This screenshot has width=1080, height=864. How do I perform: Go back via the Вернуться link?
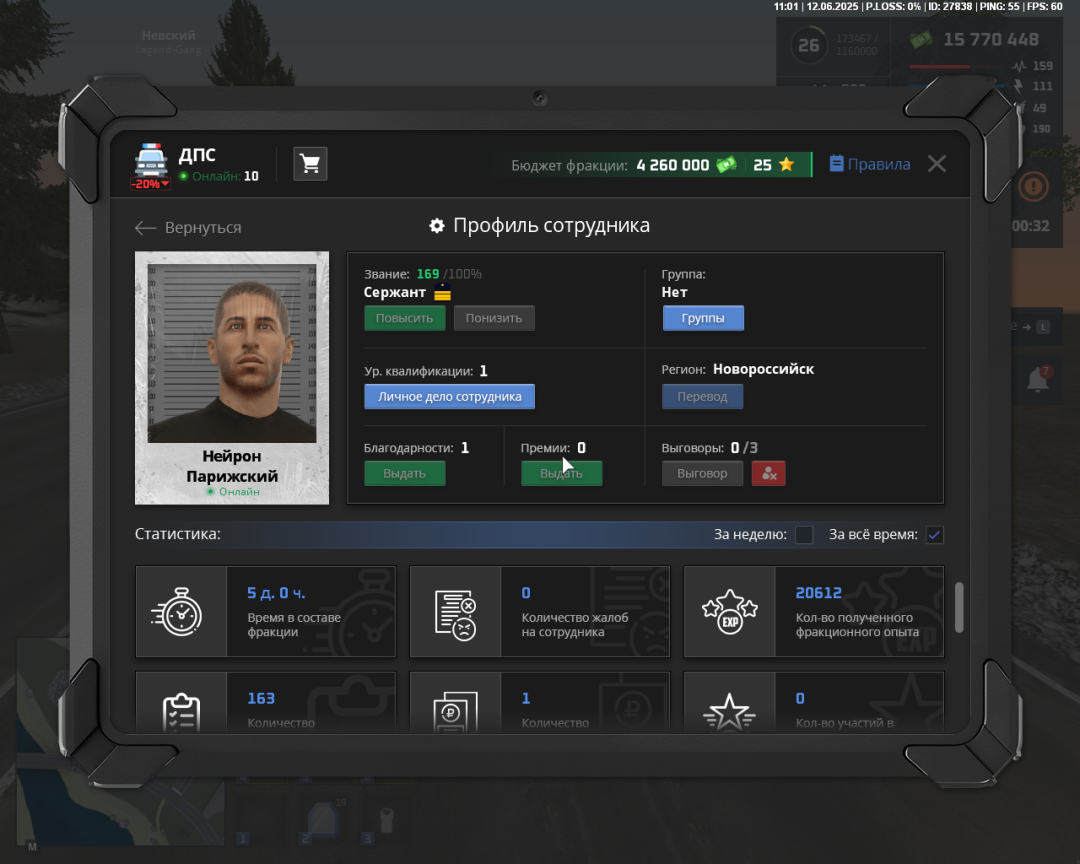[x=189, y=228]
